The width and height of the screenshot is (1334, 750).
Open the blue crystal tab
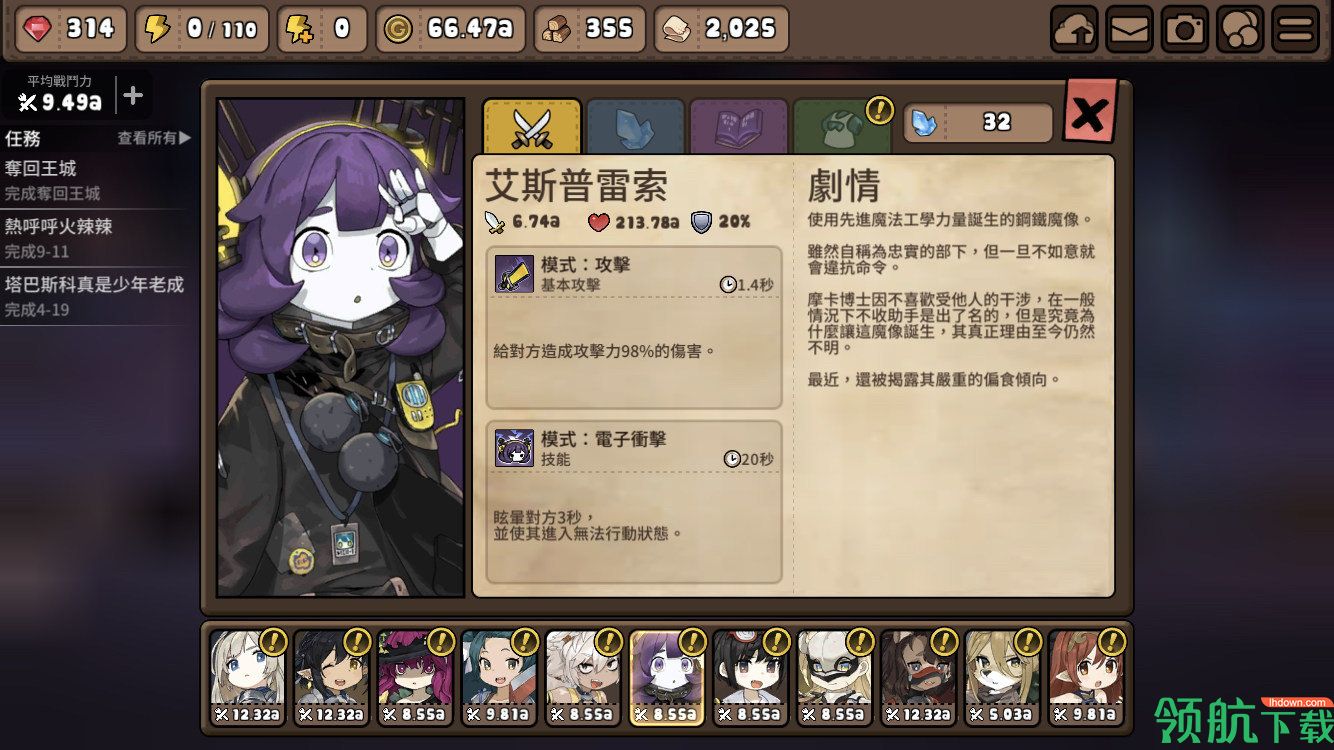635,127
